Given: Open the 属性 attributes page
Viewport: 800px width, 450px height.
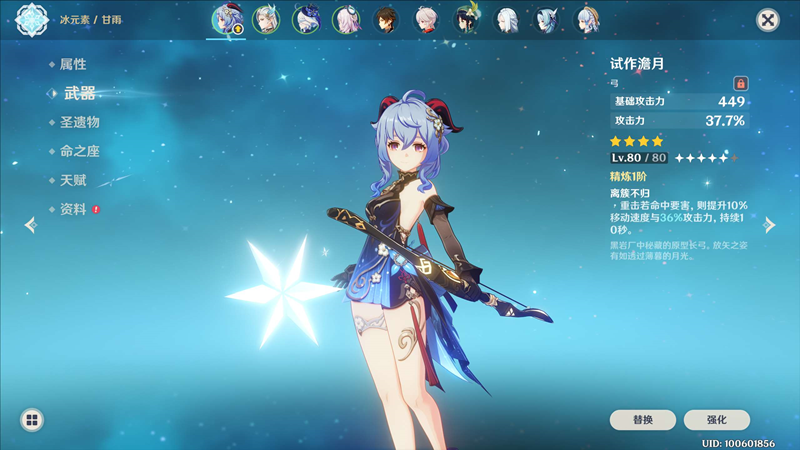Looking at the screenshot, I should coord(72,64).
